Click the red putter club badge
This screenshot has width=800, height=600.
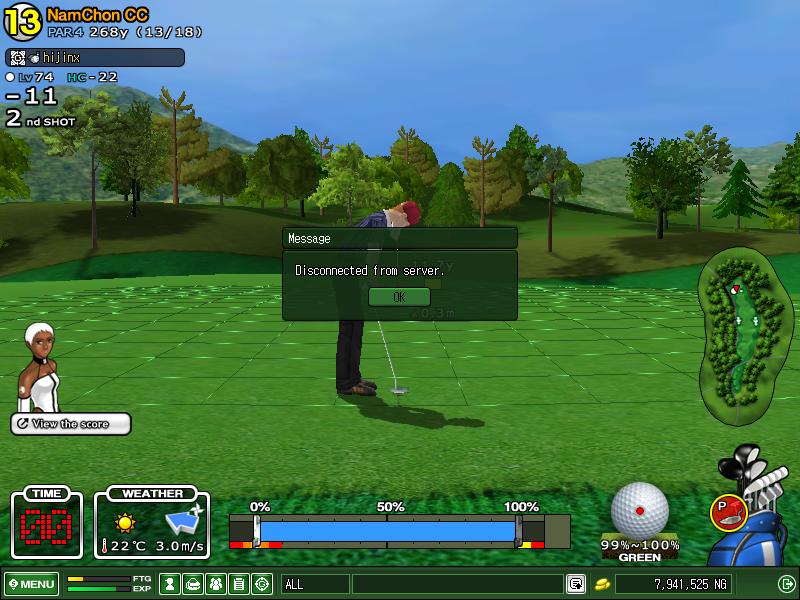(727, 512)
